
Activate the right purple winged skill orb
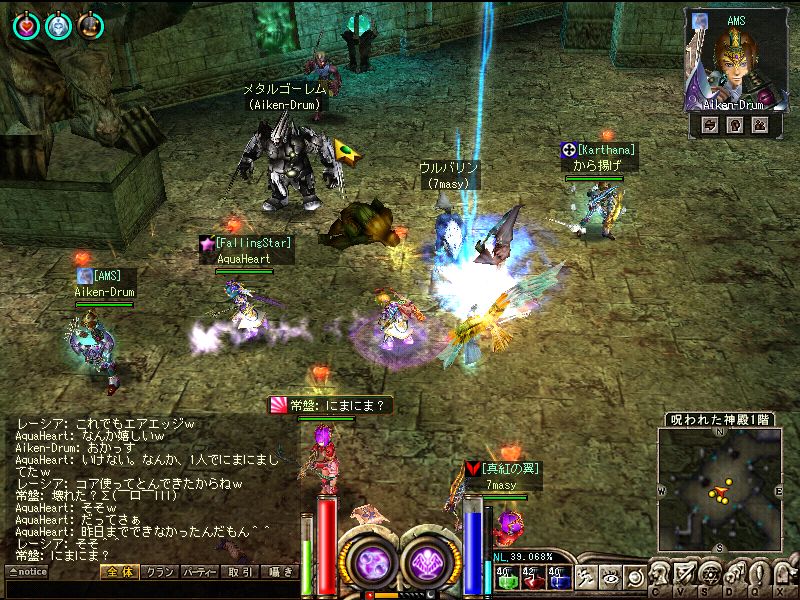click(x=431, y=558)
